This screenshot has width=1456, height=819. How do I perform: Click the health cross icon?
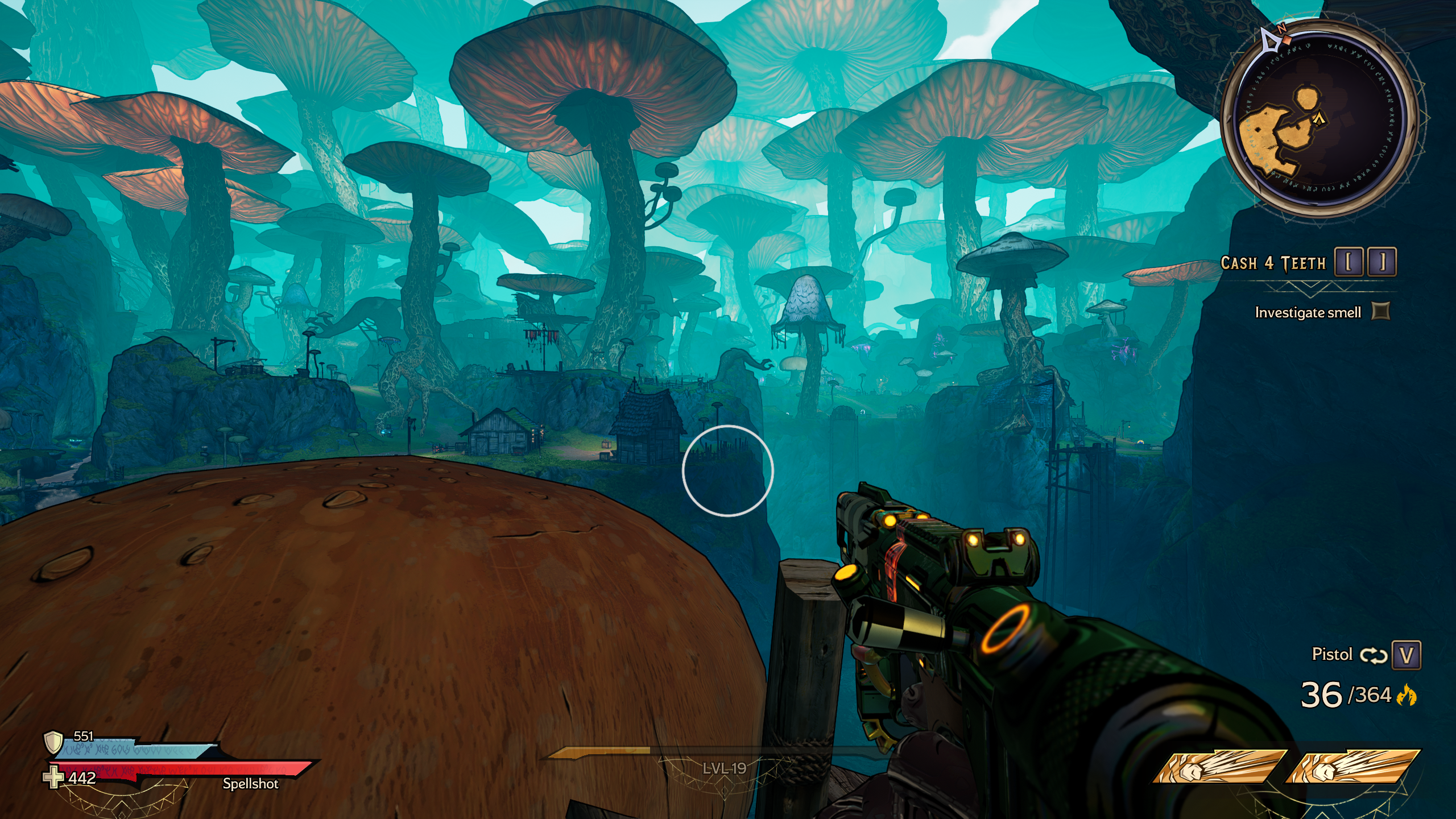pos(53,777)
